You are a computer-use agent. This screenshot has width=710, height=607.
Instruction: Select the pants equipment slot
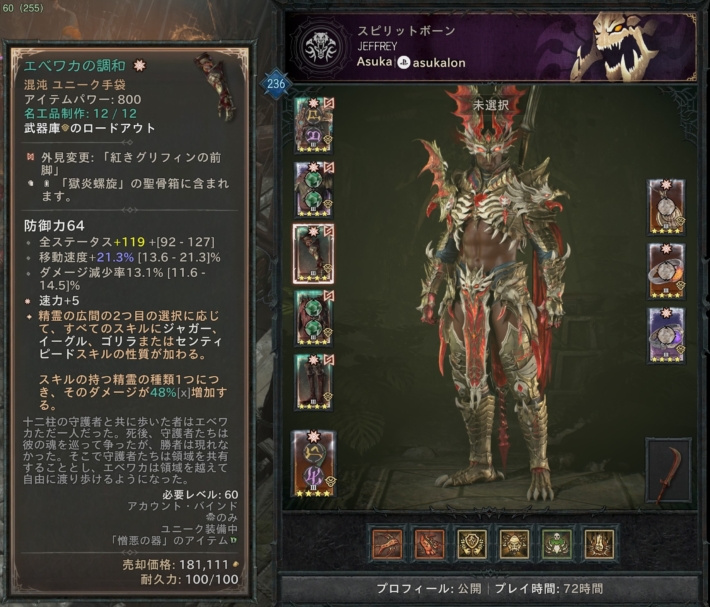click(314, 316)
